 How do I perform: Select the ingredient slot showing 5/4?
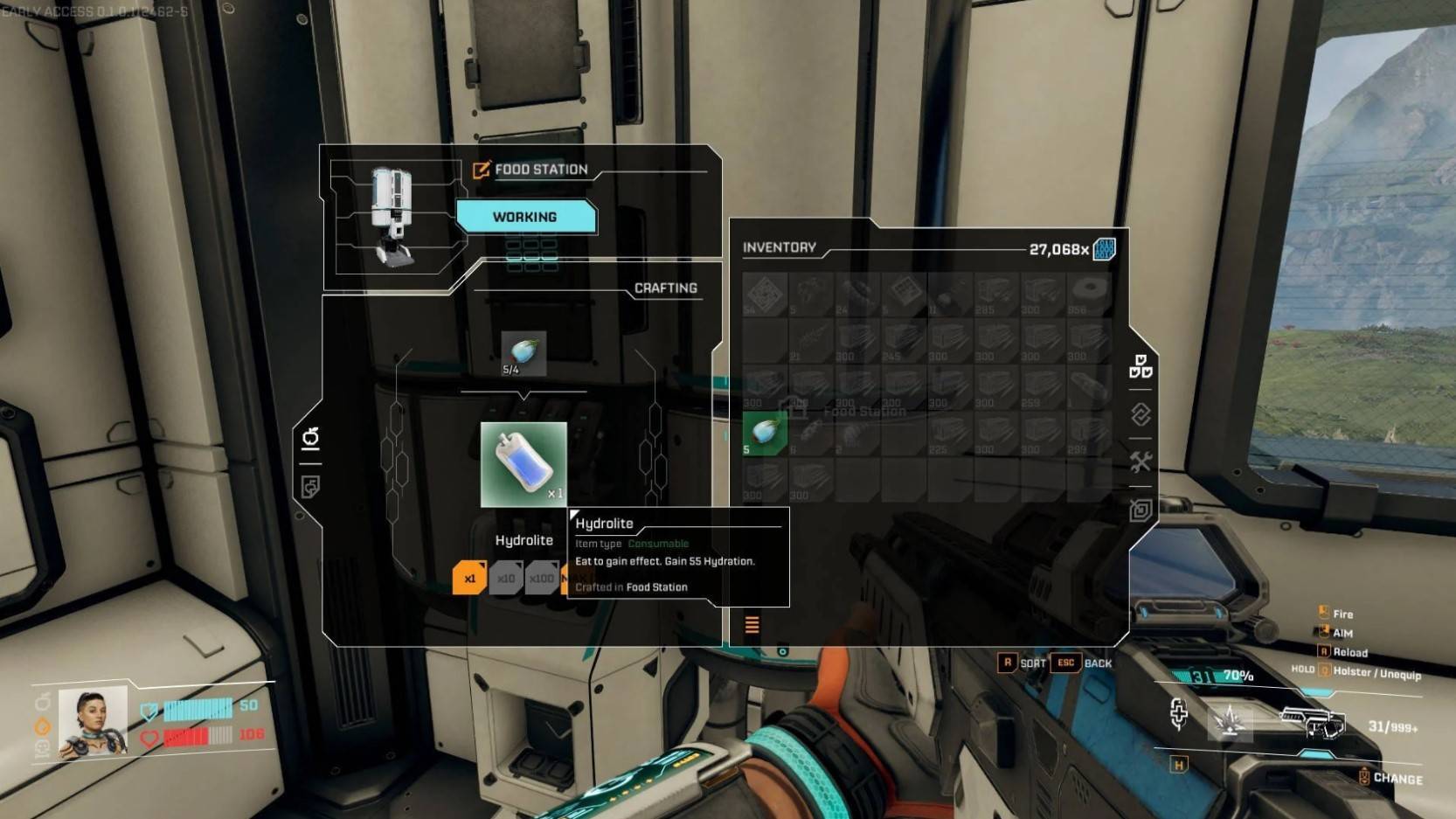click(523, 353)
